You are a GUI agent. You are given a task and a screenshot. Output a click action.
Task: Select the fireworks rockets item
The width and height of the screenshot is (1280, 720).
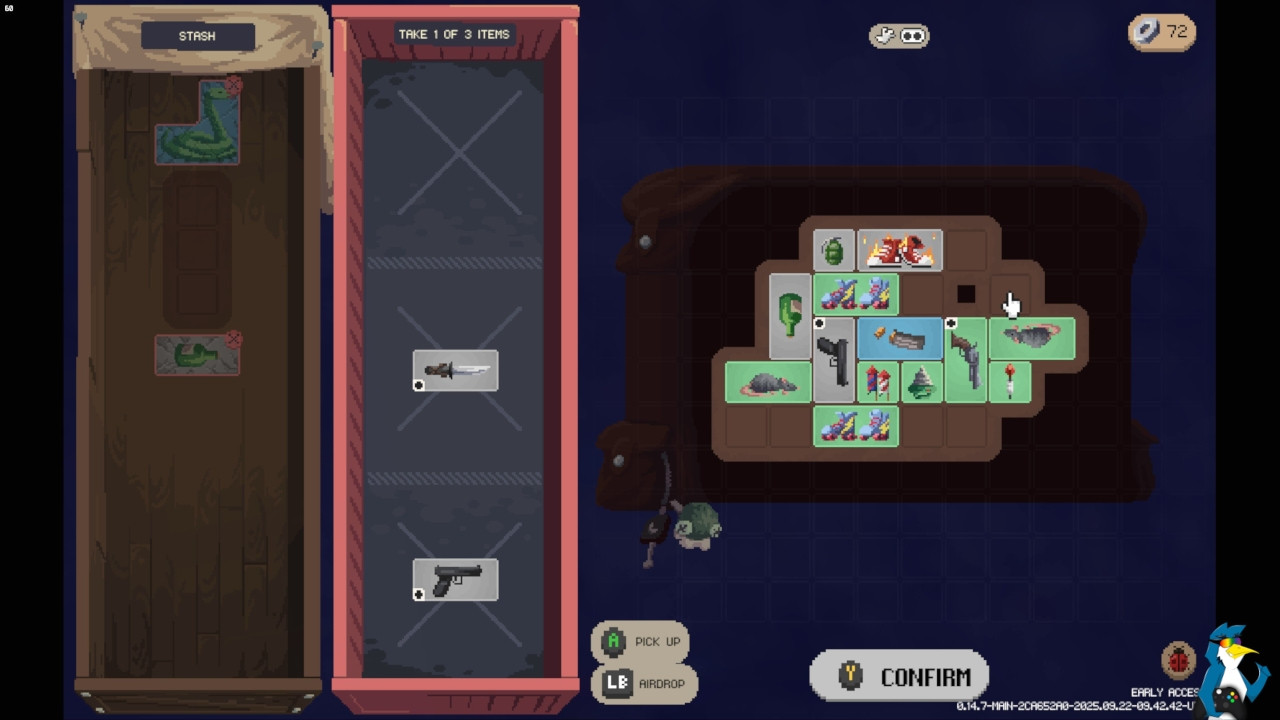click(x=877, y=383)
